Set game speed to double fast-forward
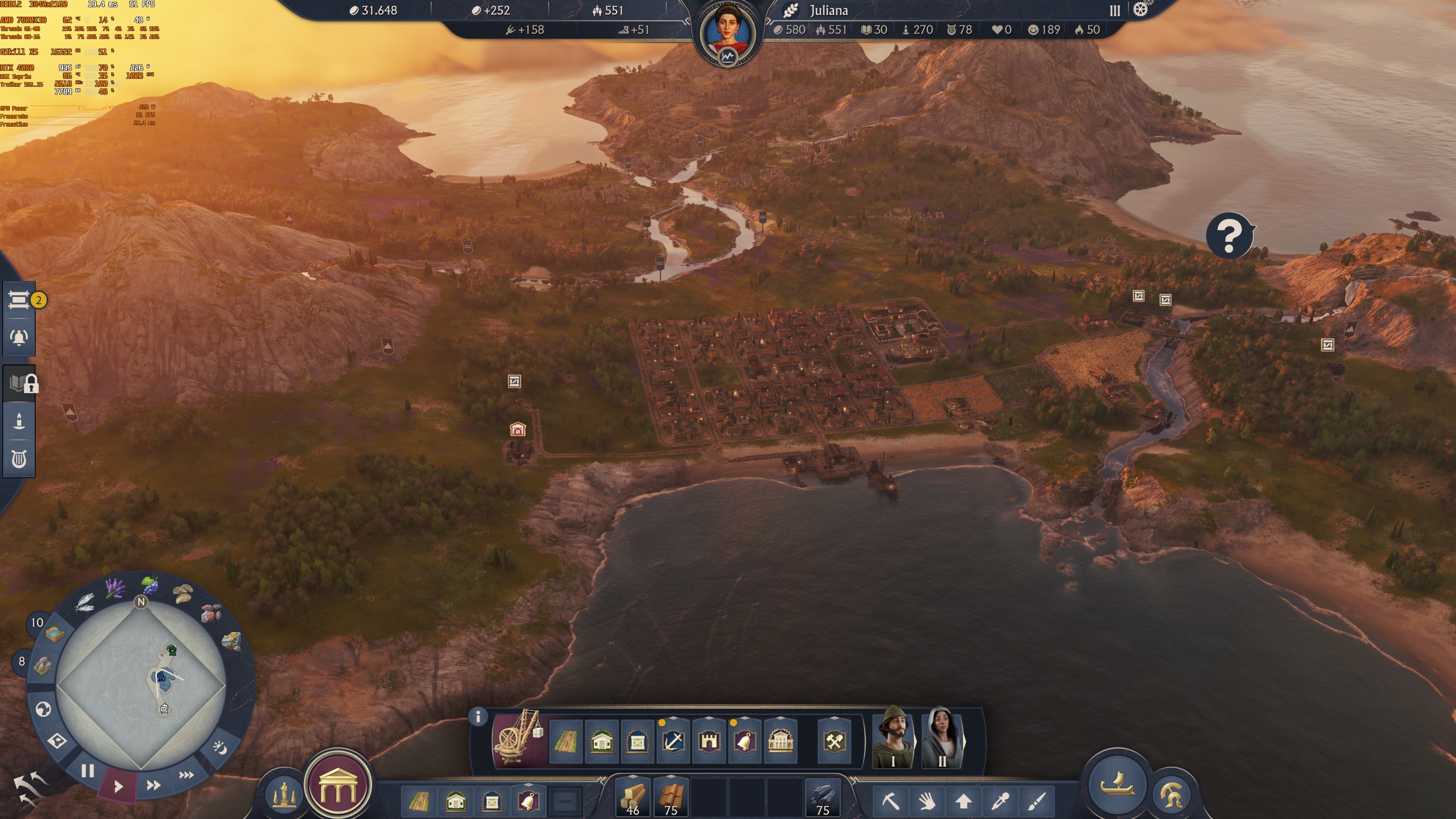Screen dimensions: 1456x819 coord(153,785)
